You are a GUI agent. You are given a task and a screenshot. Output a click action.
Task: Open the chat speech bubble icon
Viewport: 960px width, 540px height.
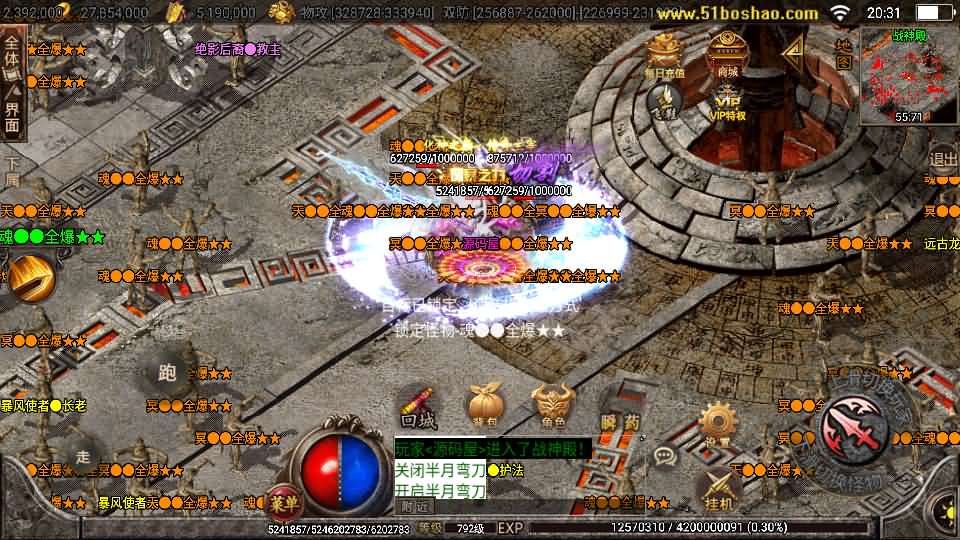coord(664,456)
